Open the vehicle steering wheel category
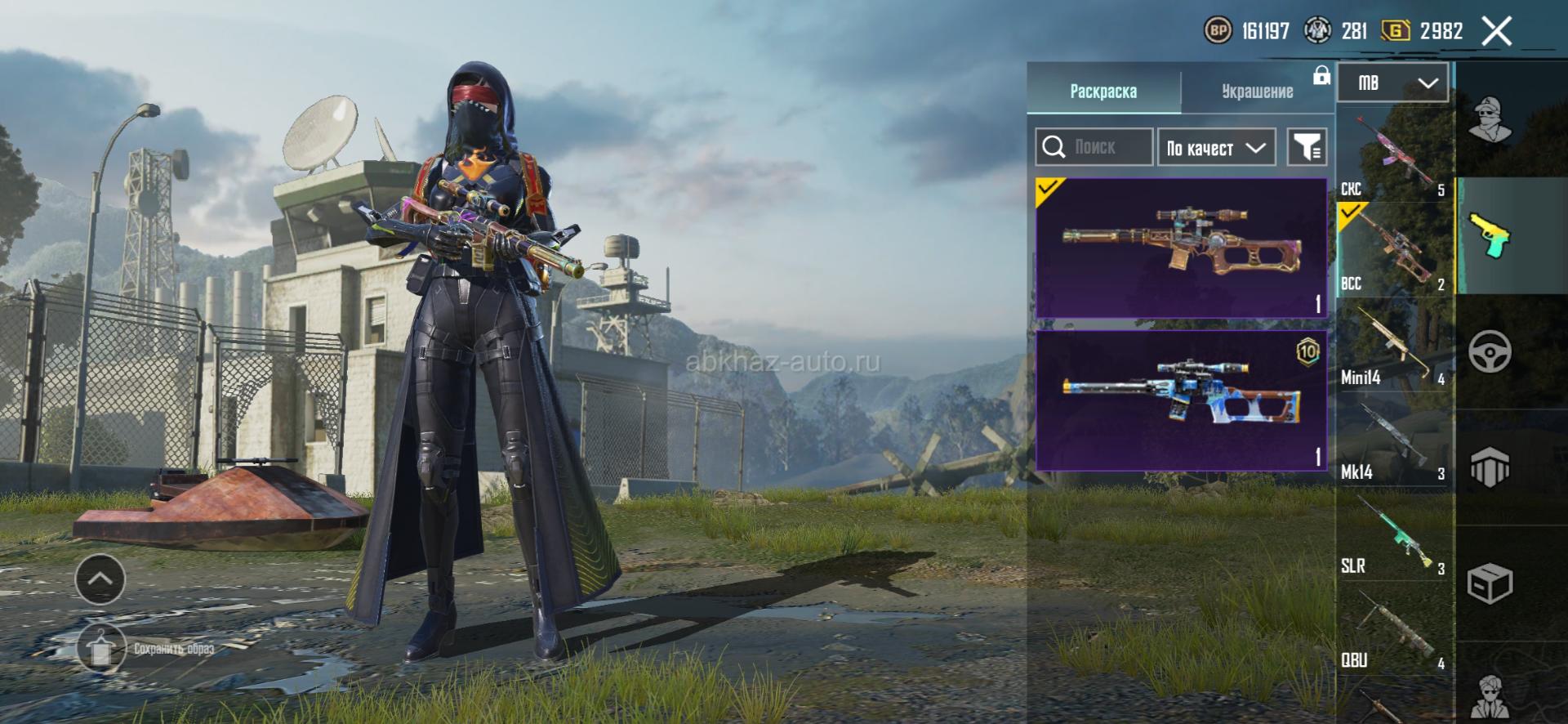The width and height of the screenshot is (1568, 724). click(1490, 352)
